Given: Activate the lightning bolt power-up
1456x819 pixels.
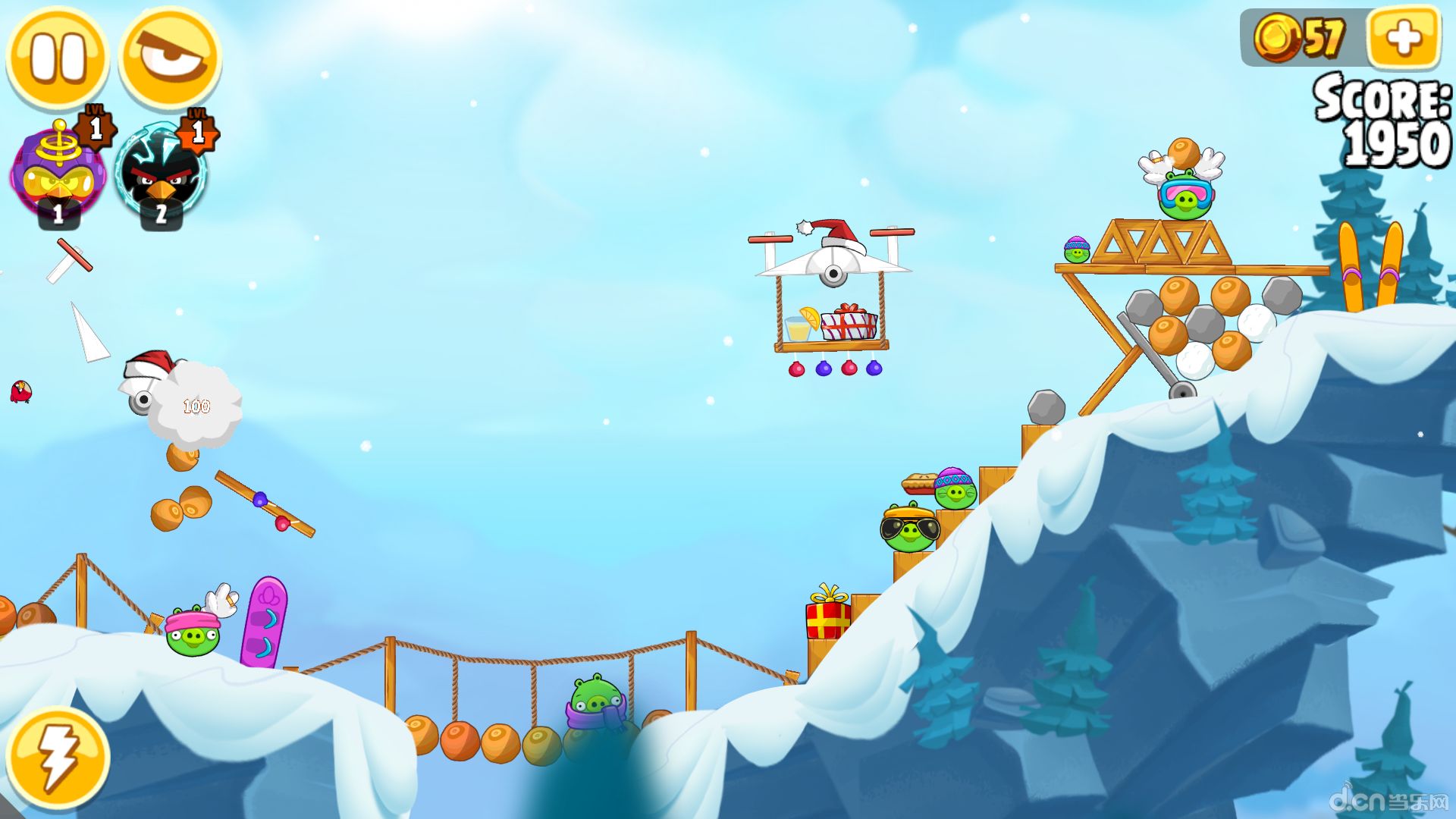Looking at the screenshot, I should coord(58,758).
